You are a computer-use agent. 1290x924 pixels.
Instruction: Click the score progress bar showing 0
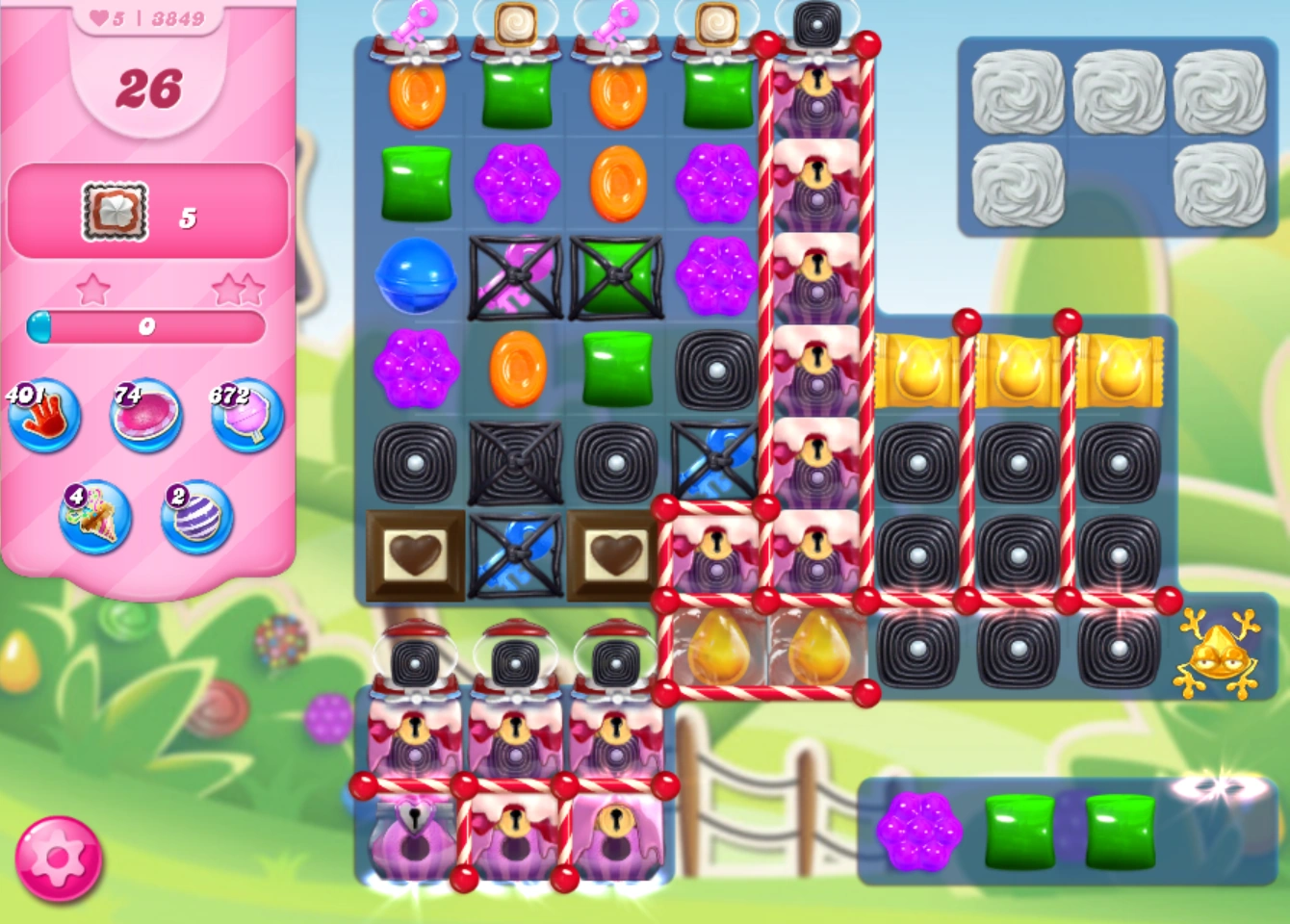(x=144, y=326)
